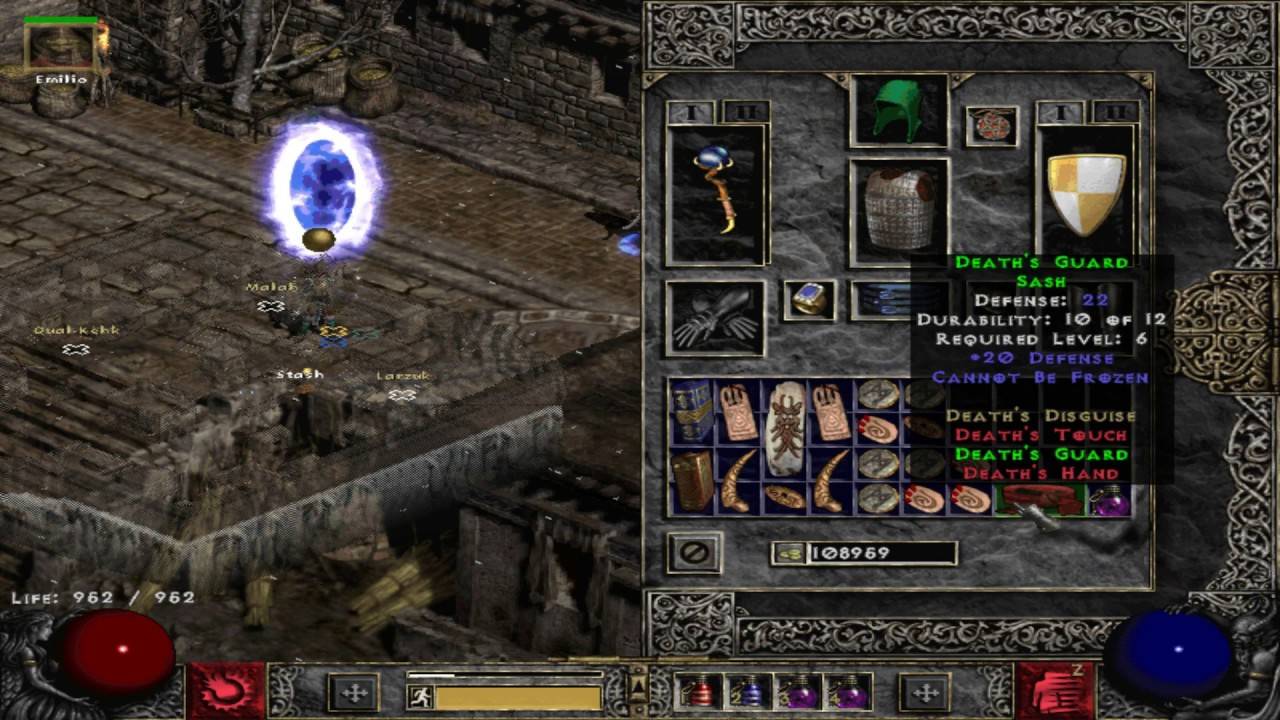Screen dimensions: 1280x720
Task: Select the equipped gloves slot
Action: 715,318
